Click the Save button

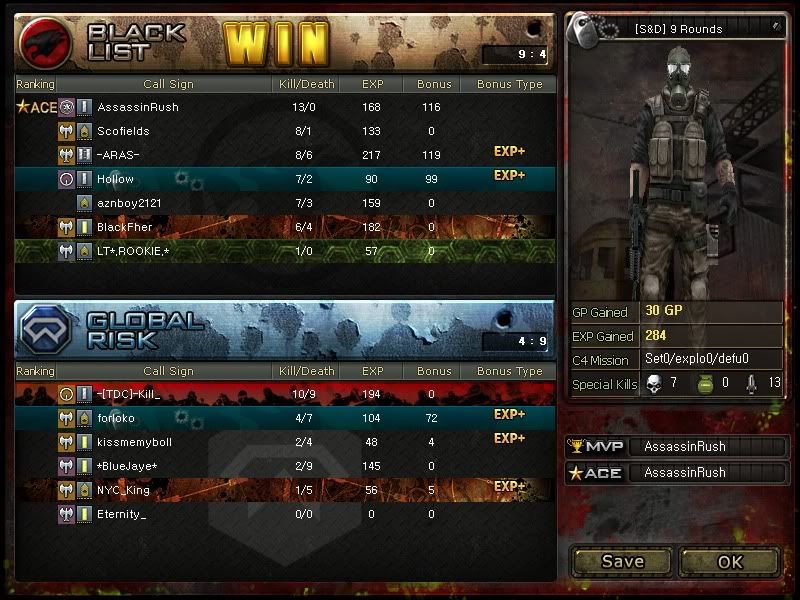(x=622, y=562)
